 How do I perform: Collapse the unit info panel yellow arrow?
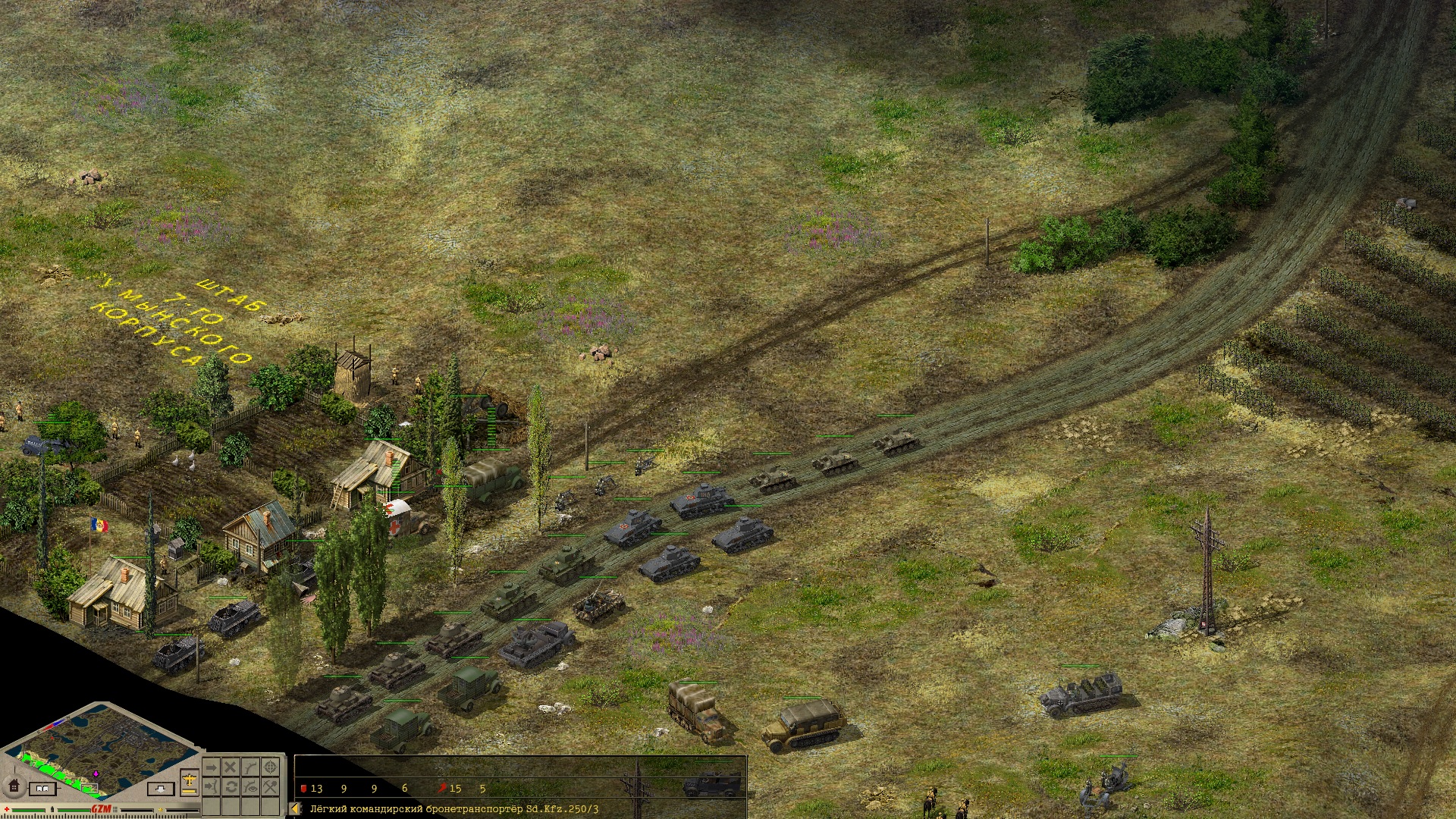(297, 809)
